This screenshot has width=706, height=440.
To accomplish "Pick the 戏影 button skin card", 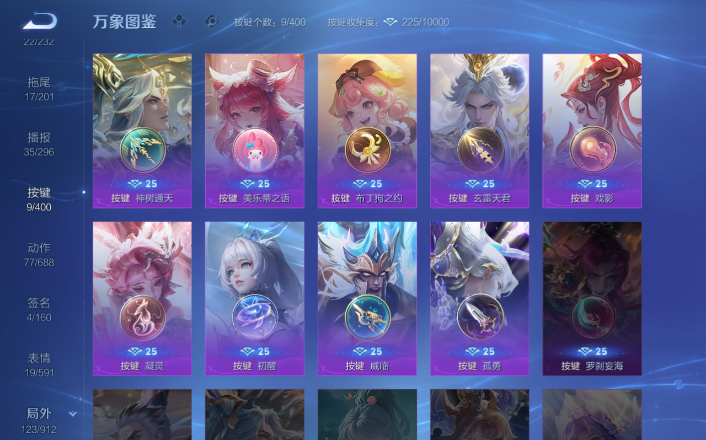I will pos(592,130).
